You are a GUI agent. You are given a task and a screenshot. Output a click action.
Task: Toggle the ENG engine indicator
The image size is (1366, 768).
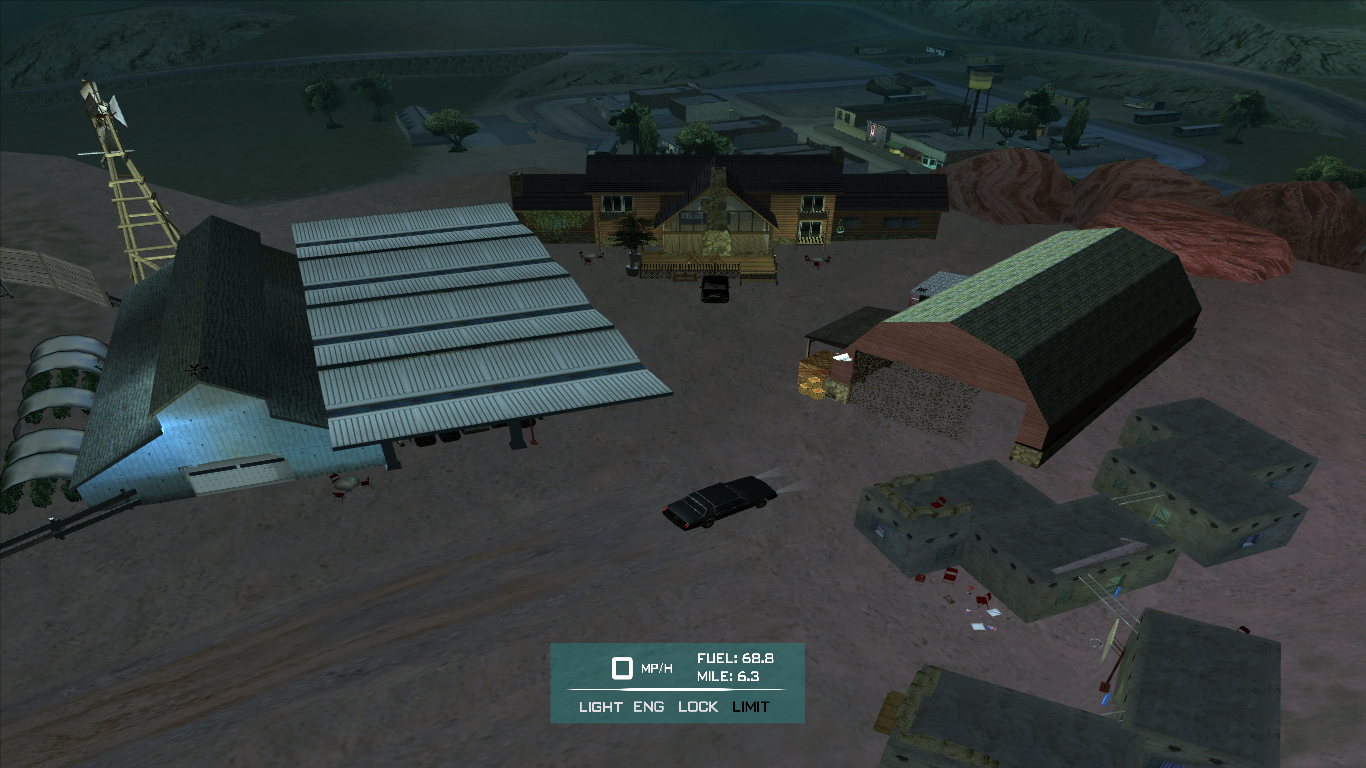pyautogui.click(x=648, y=707)
